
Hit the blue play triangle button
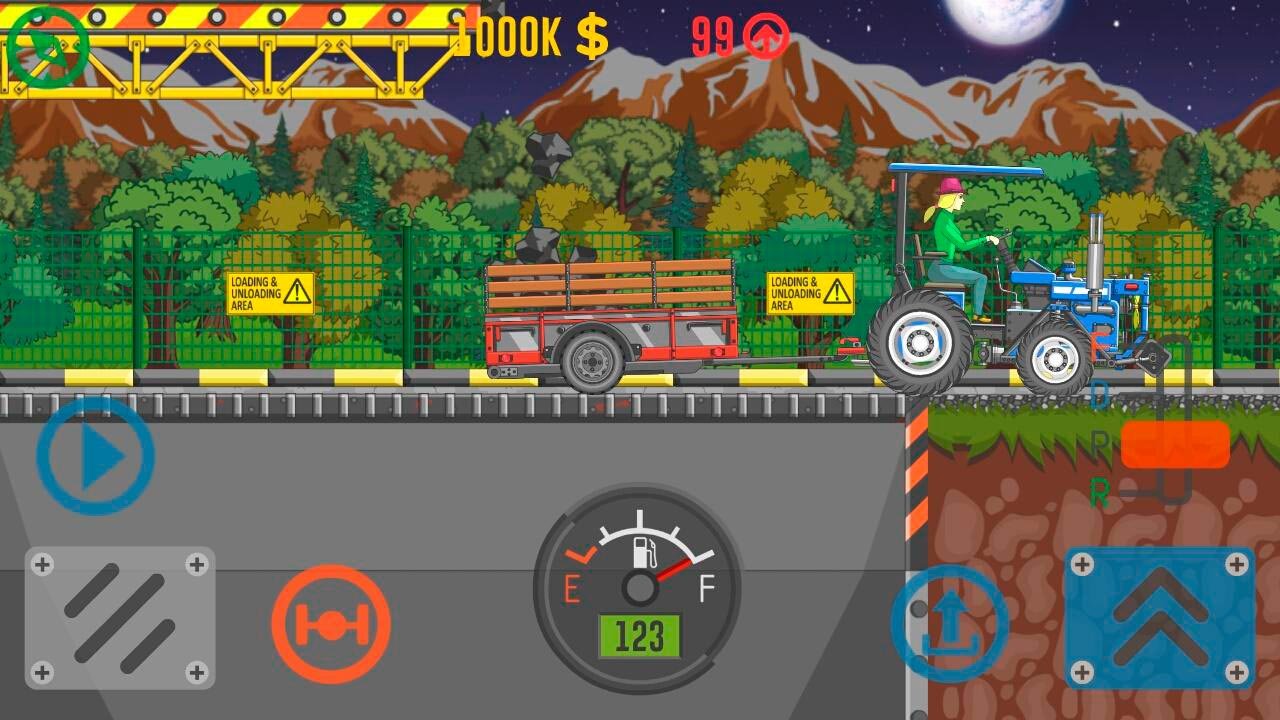(x=96, y=457)
